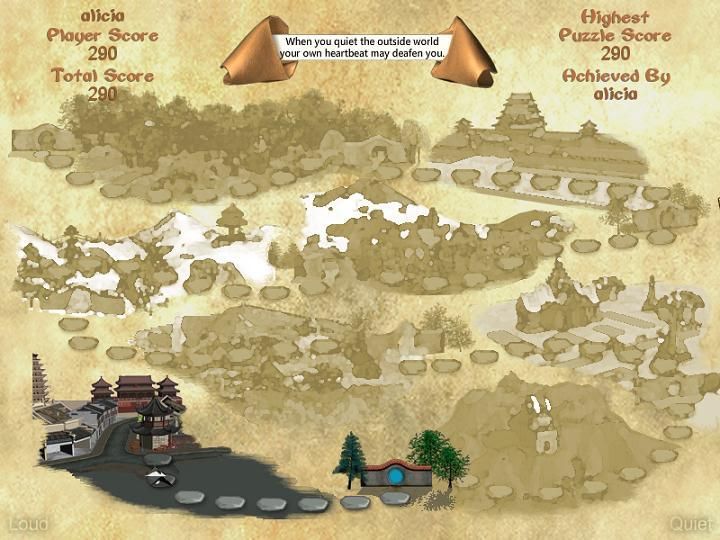
Task: Click the Loud volume button
Action: tap(27, 524)
